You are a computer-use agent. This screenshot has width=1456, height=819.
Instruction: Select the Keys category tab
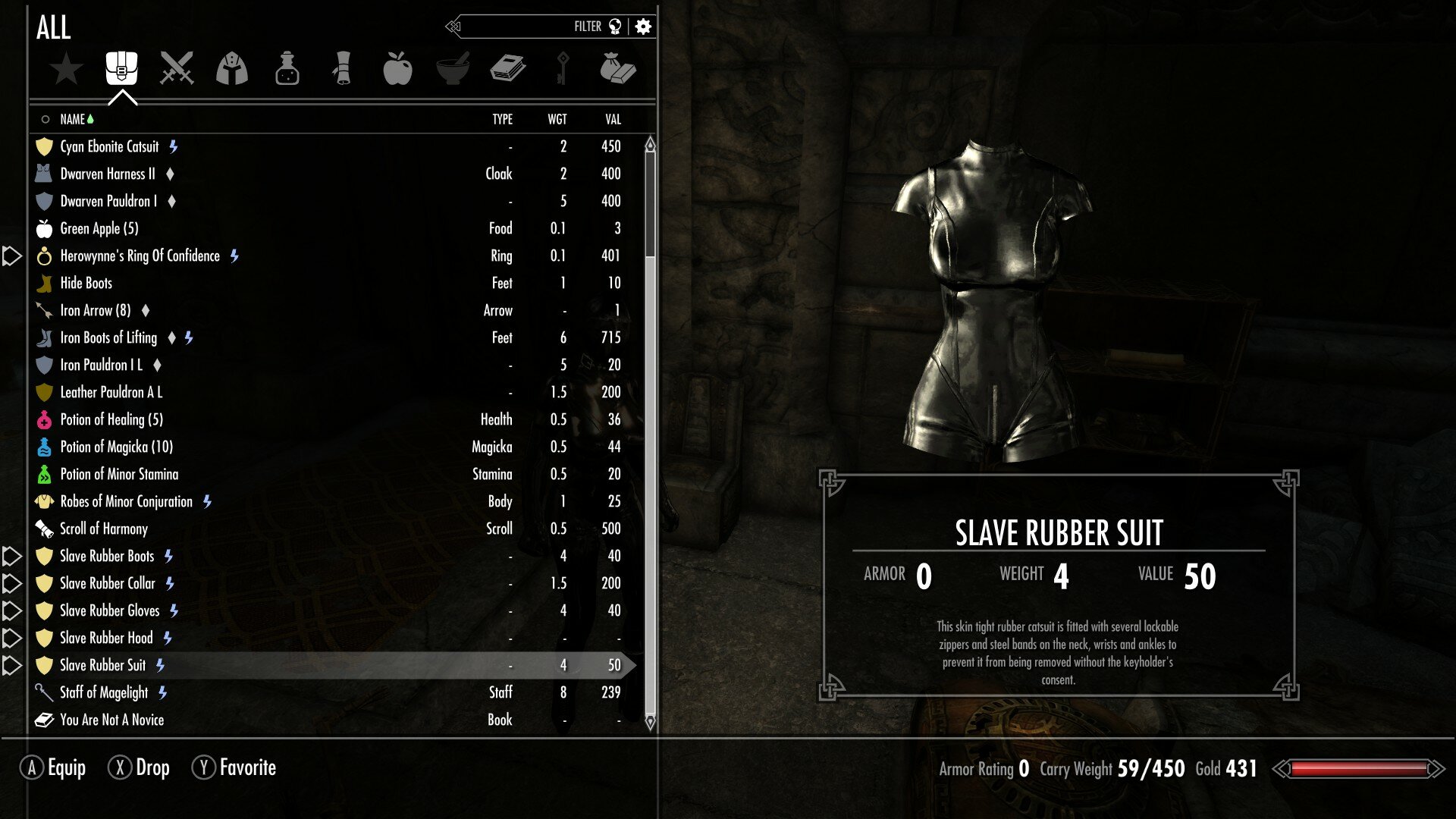click(x=563, y=68)
